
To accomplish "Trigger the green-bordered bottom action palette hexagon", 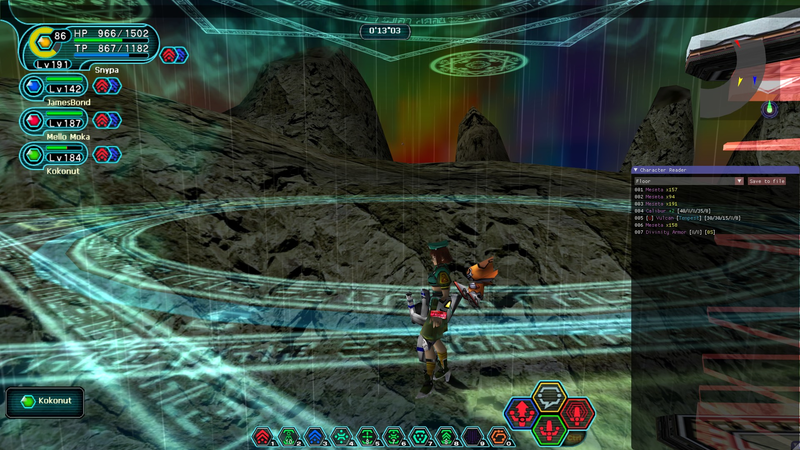I will tap(549, 429).
